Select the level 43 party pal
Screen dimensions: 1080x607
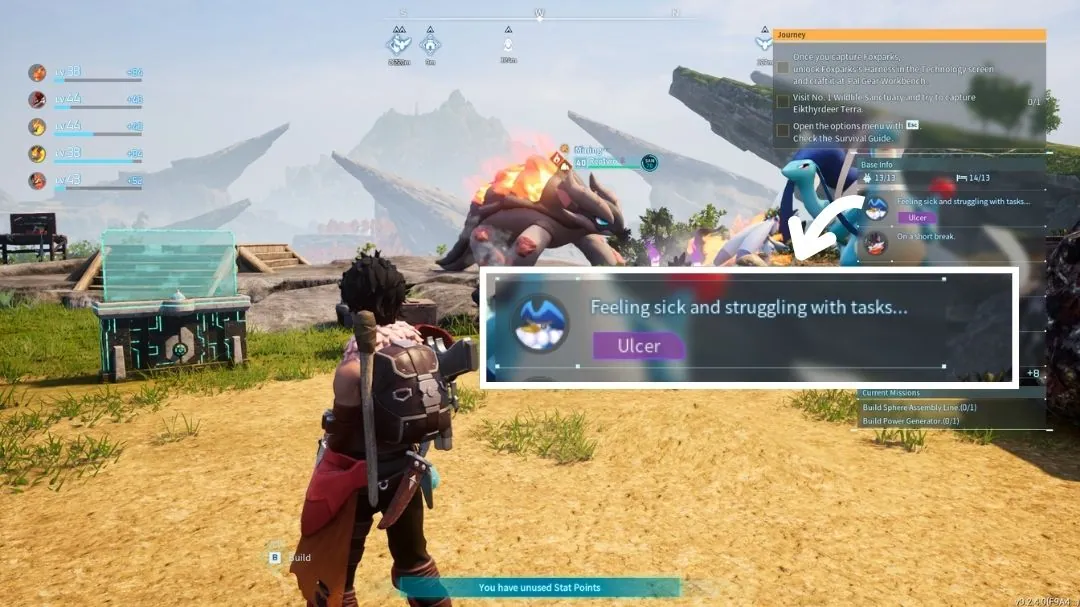37,180
